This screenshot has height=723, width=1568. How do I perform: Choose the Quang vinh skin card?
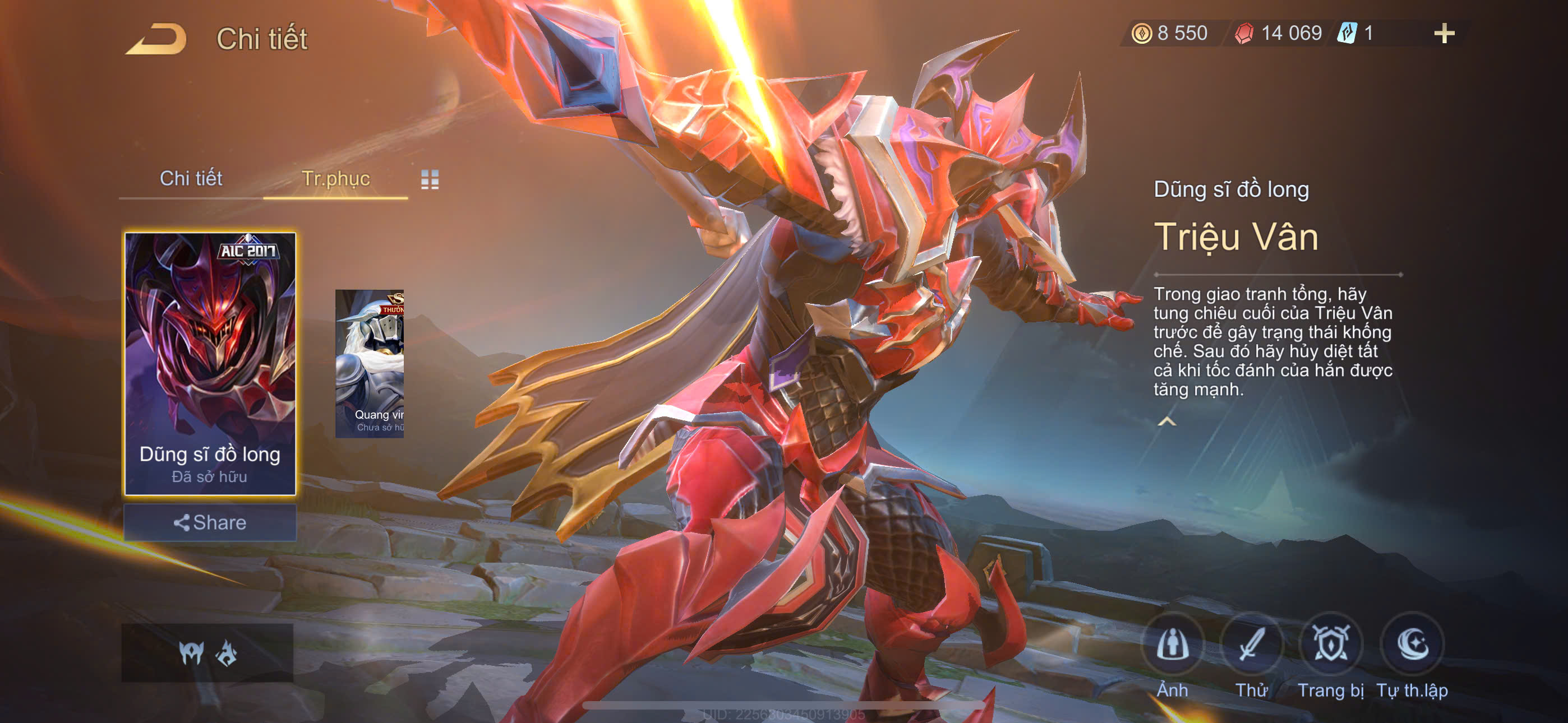click(x=370, y=363)
